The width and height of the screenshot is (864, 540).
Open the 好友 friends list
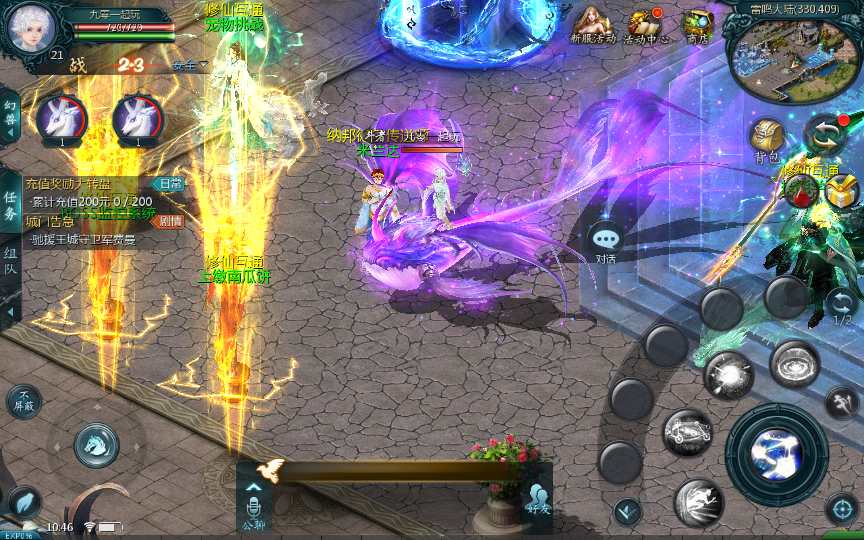tap(538, 498)
